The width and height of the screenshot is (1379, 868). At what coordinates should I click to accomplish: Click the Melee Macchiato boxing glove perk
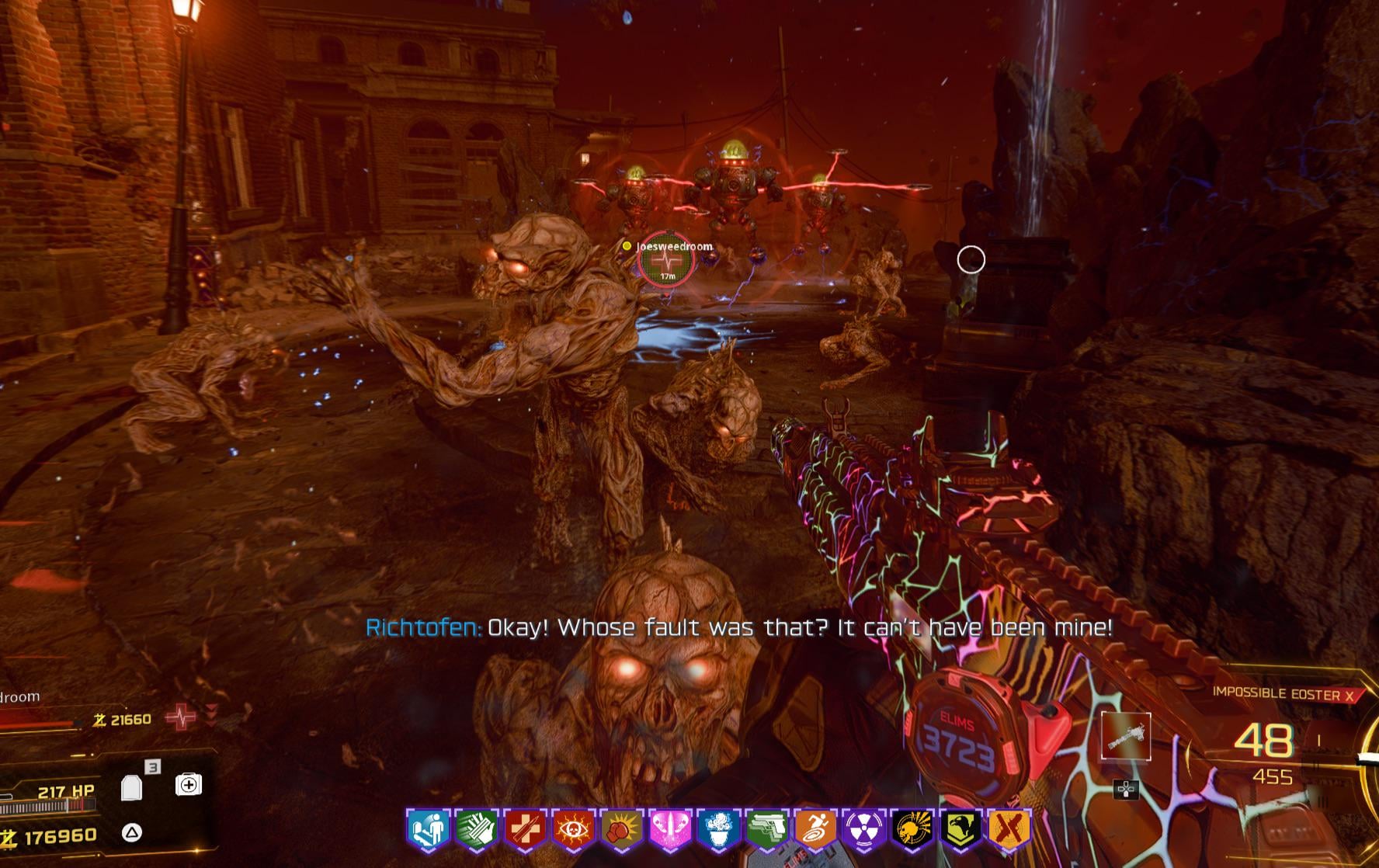(621, 828)
